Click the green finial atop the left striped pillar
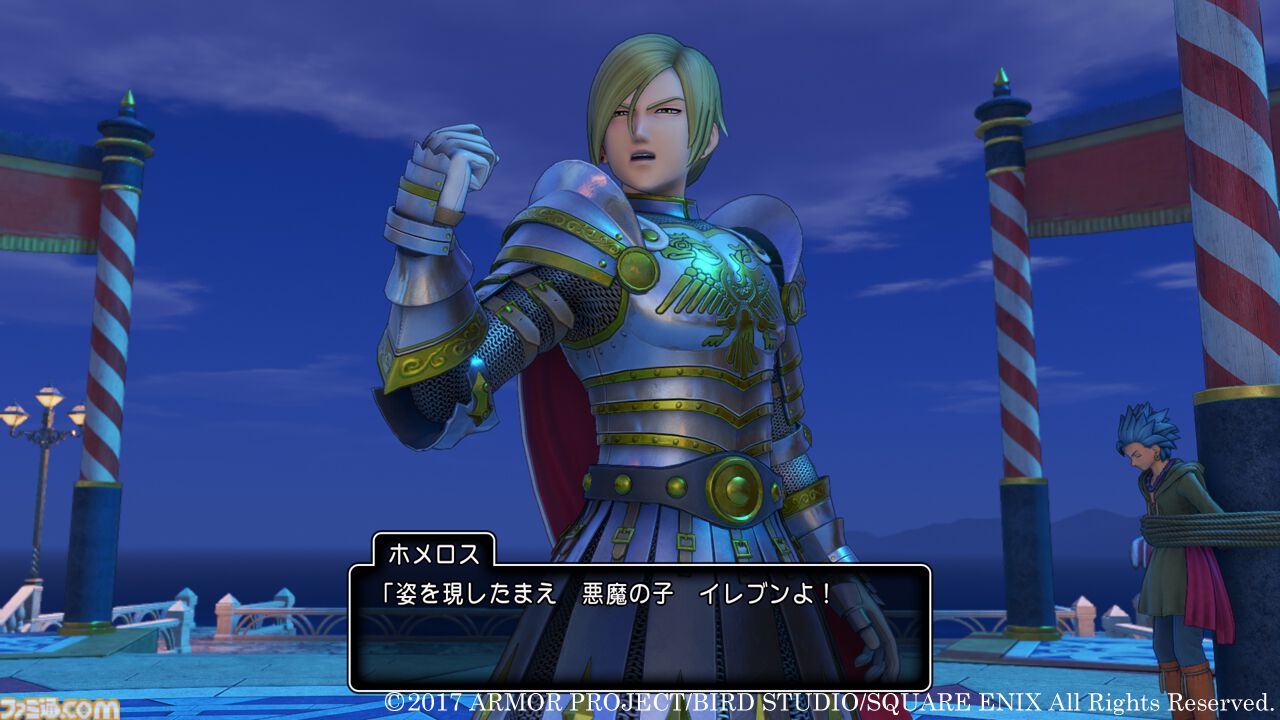Image resolution: width=1280 pixels, height=720 pixels. (127, 97)
